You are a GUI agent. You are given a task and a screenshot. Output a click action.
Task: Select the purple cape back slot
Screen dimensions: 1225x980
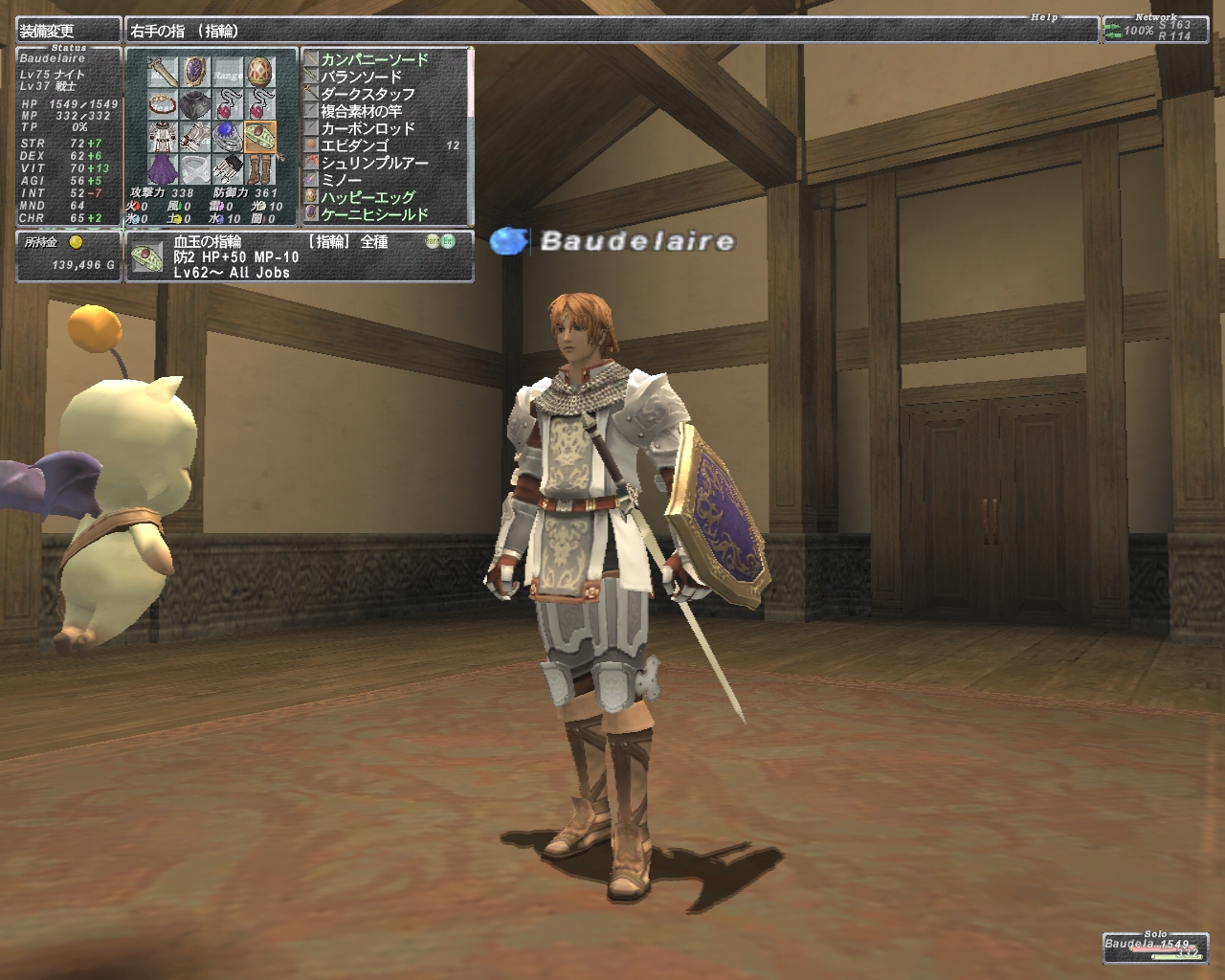point(163,168)
